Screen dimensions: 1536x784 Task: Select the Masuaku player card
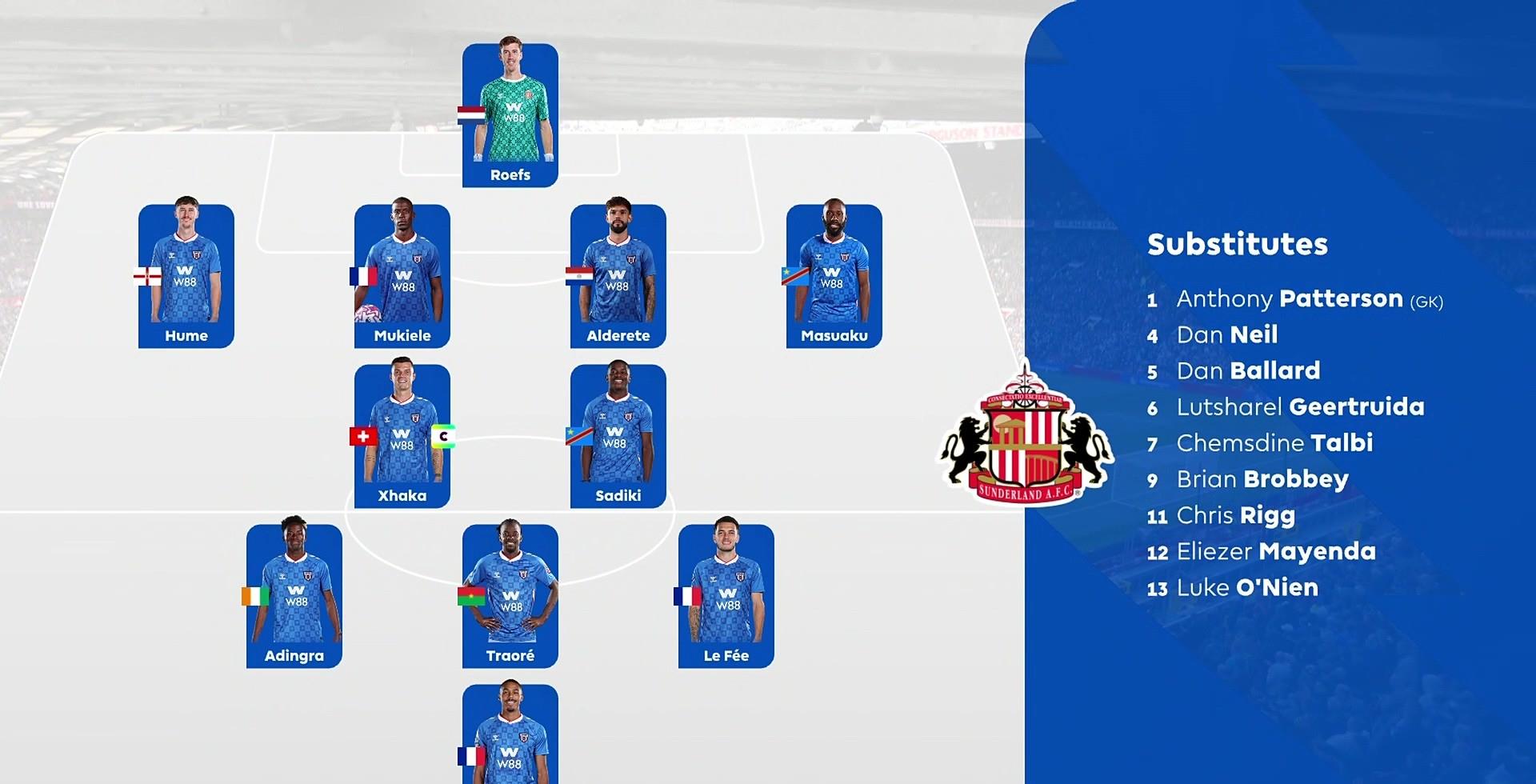834,276
